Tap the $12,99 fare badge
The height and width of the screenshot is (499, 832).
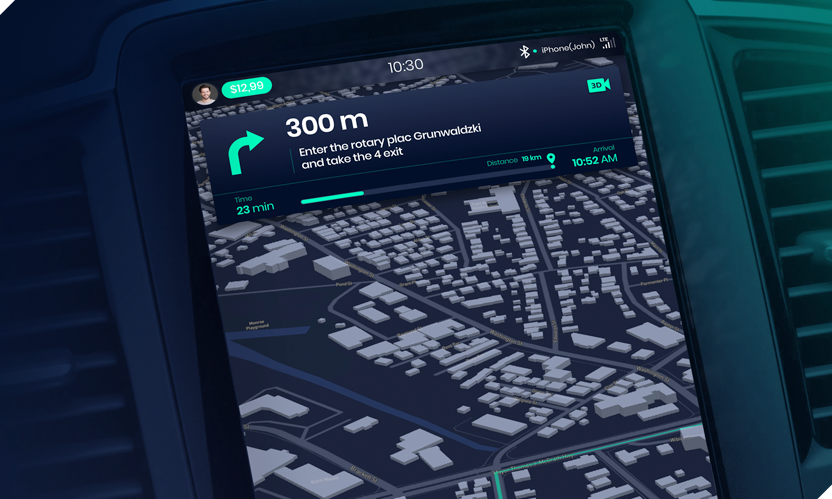246,88
